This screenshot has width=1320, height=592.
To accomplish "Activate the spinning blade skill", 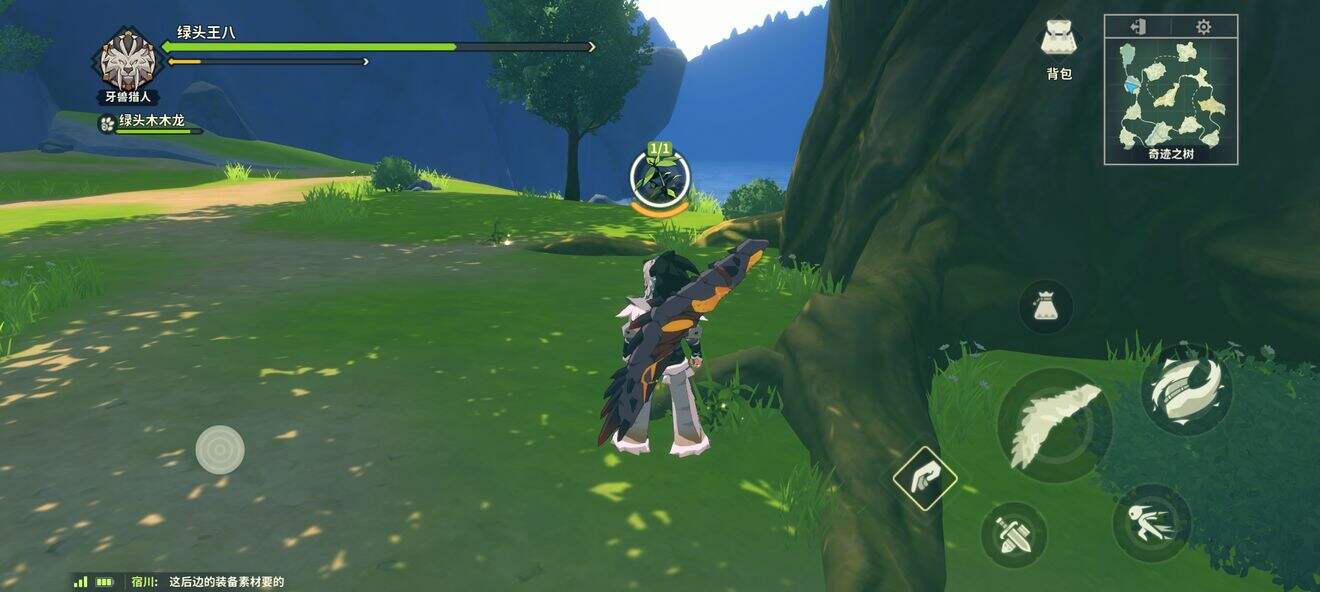I will [1186, 389].
